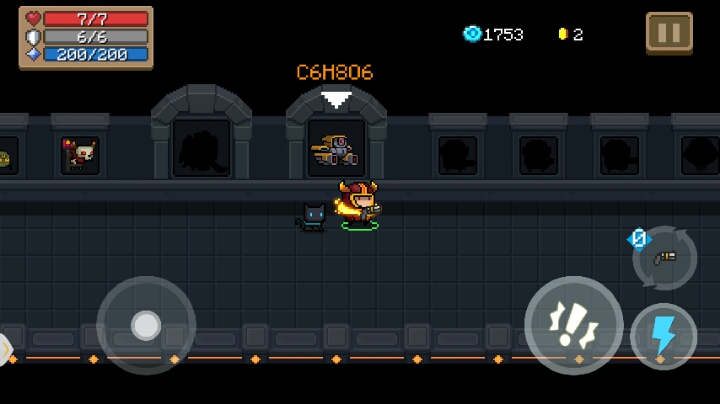720x404 pixels.
Task: Pause the game with the pause button
Action: click(669, 32)
